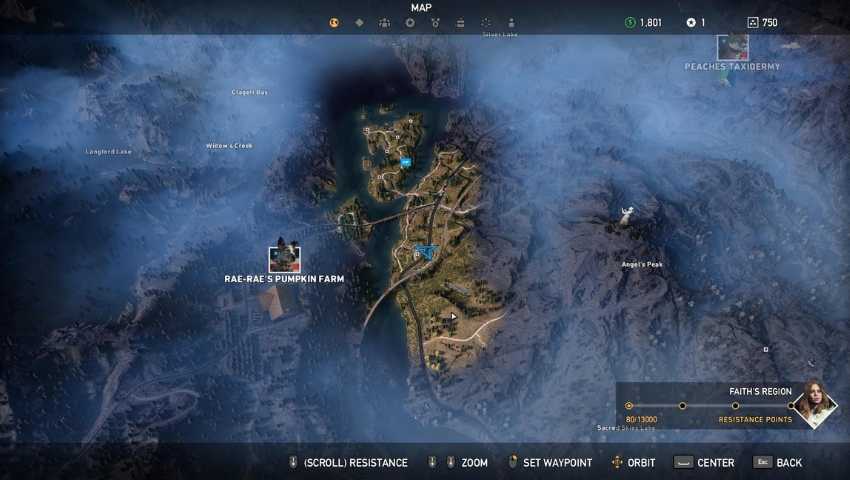The image size is (850, 480).
Task: Open the single-person character tab
Action: click(x=511, y=22)
